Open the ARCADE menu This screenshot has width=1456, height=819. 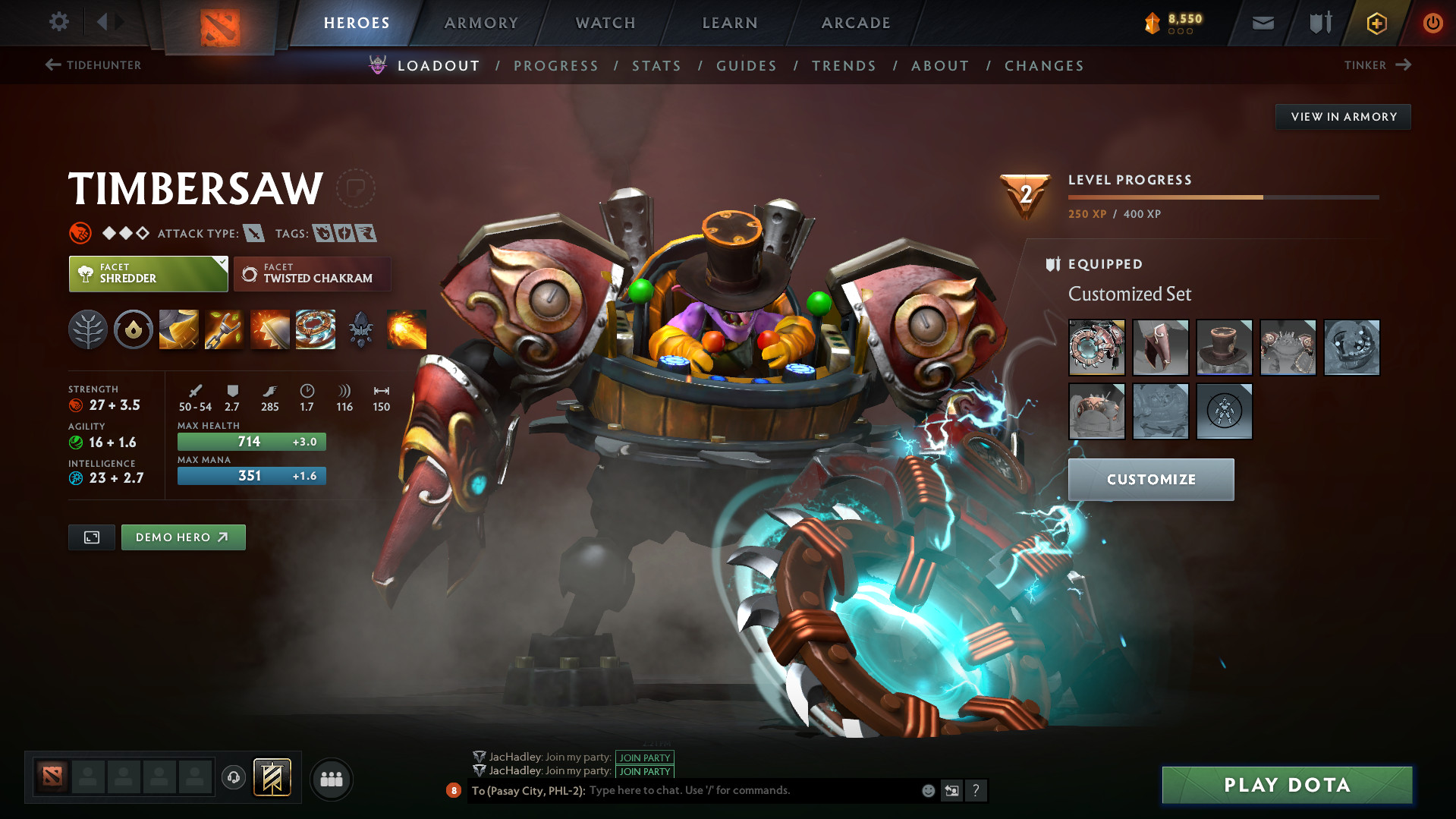pos(855,23)
